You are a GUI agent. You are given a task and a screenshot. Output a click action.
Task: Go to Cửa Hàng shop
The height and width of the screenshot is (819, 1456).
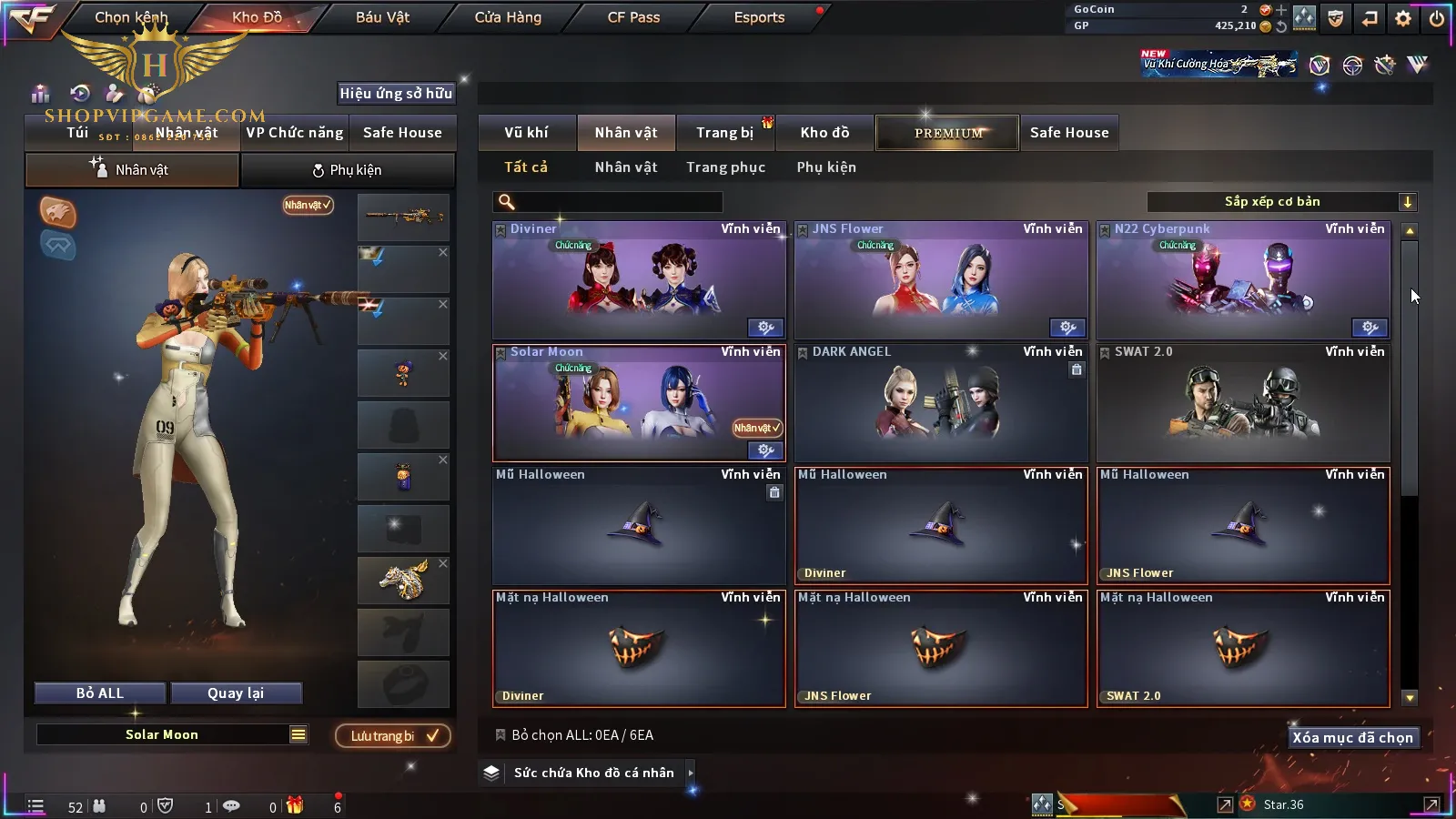coord(508,17)
